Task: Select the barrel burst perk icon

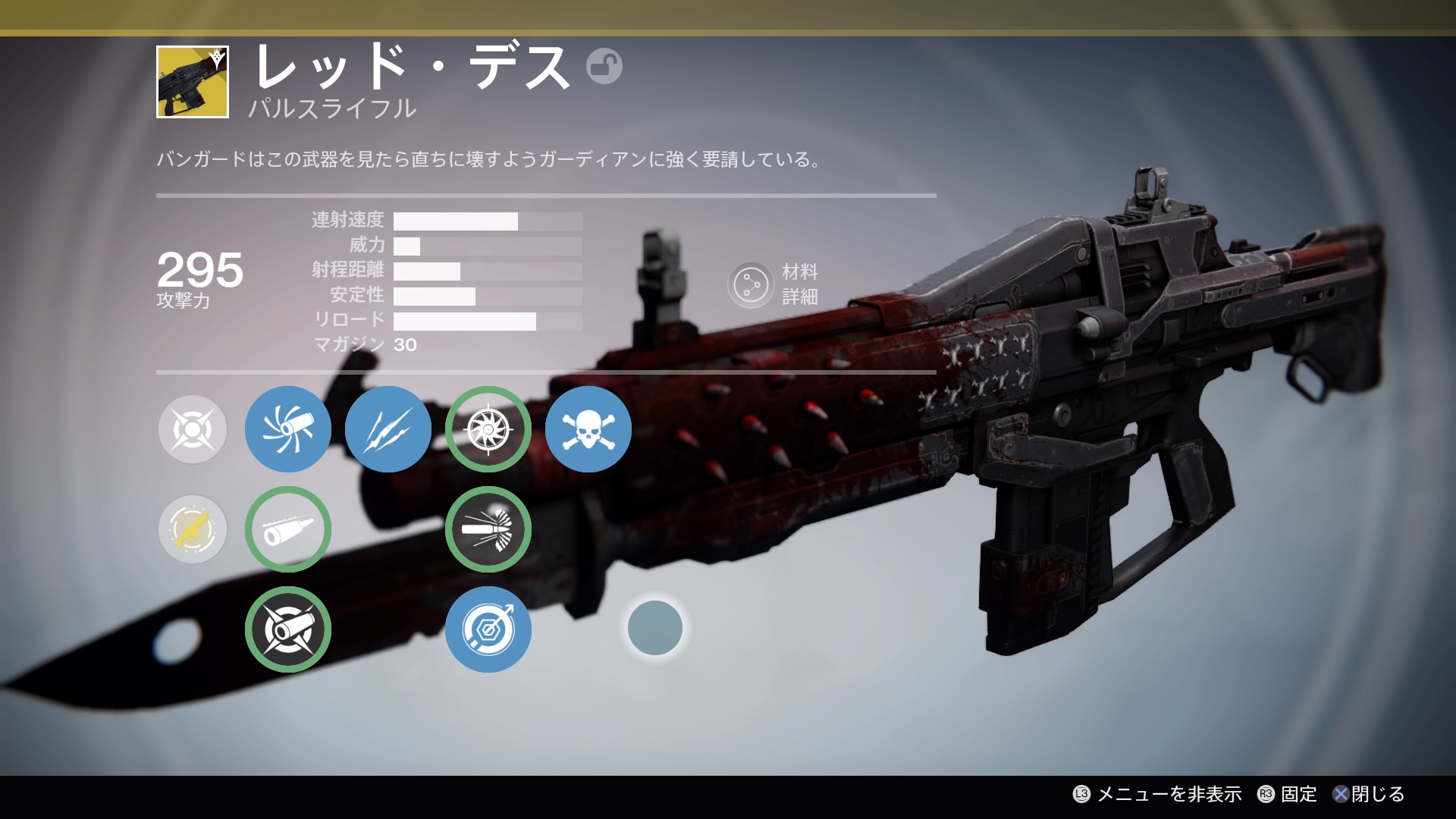Action: tap(287, 429)
